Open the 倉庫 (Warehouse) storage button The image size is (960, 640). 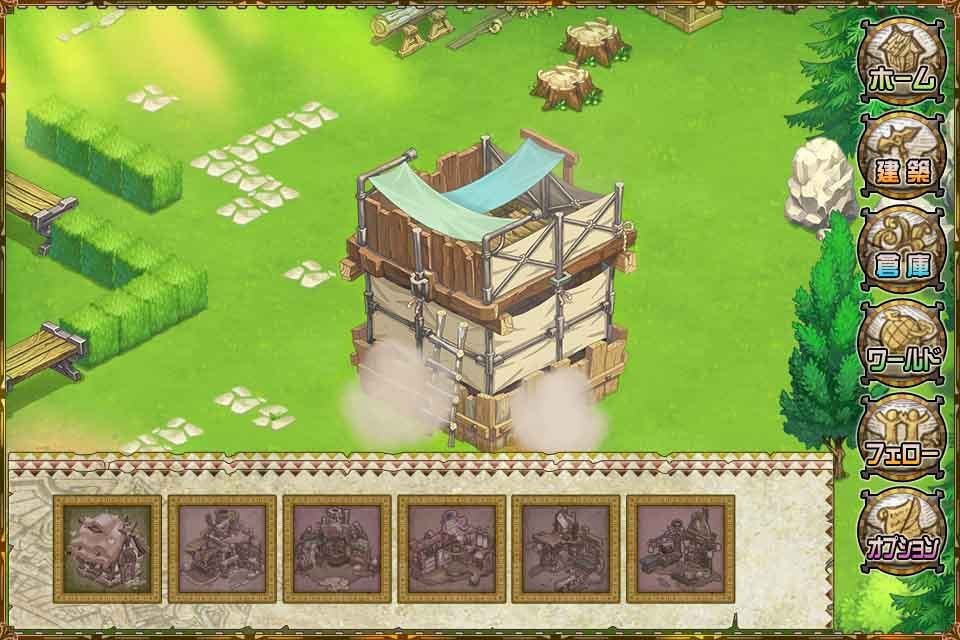click(x=901, y=250)
